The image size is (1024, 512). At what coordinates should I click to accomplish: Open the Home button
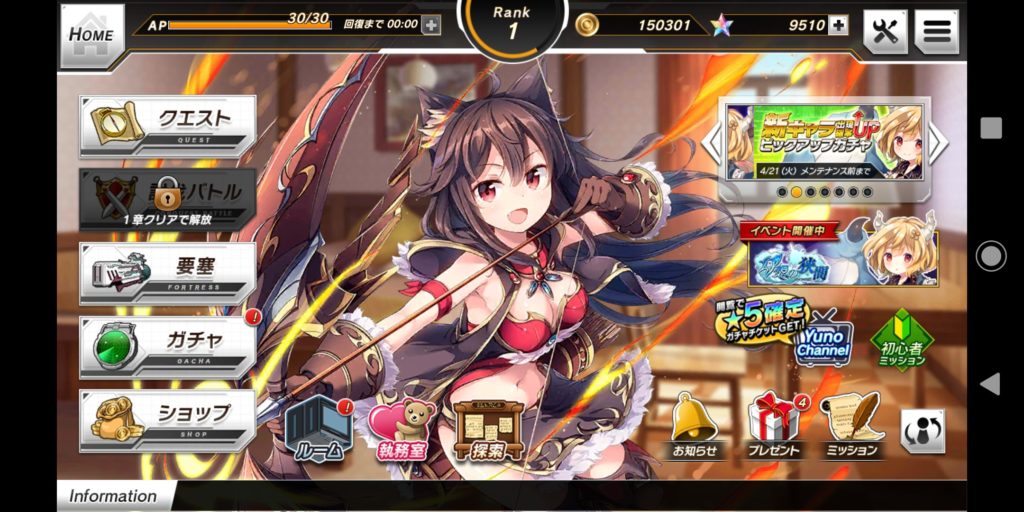pyautogui.click(x=92, y=34)
